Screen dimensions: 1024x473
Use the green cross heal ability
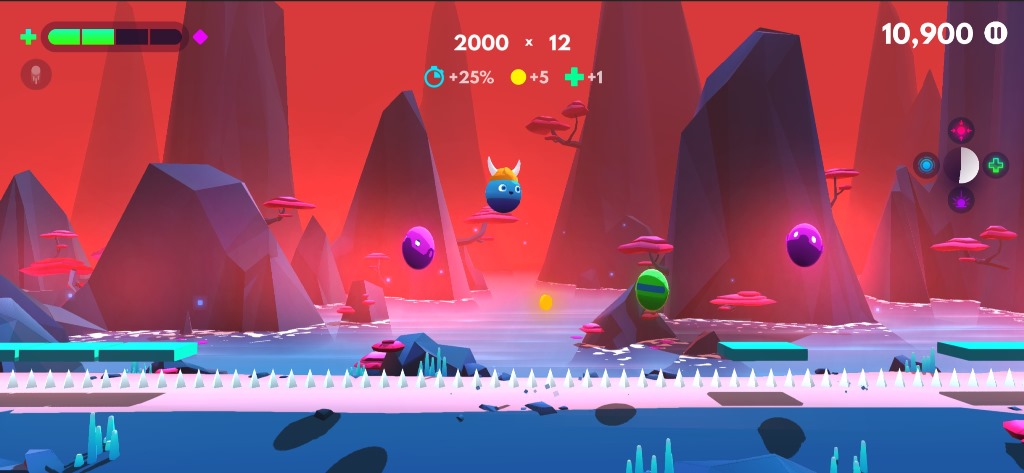[995, 165]
